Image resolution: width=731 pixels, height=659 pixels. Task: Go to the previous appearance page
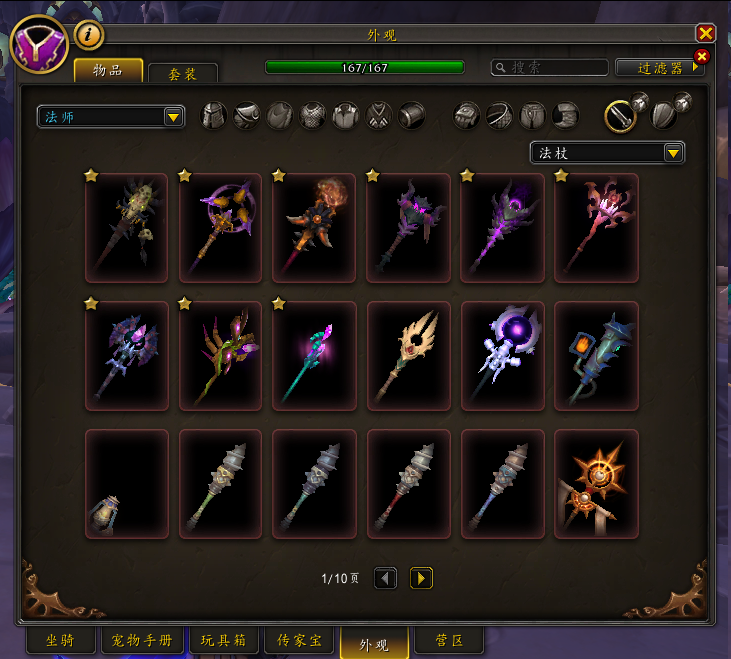coord(385,578)
